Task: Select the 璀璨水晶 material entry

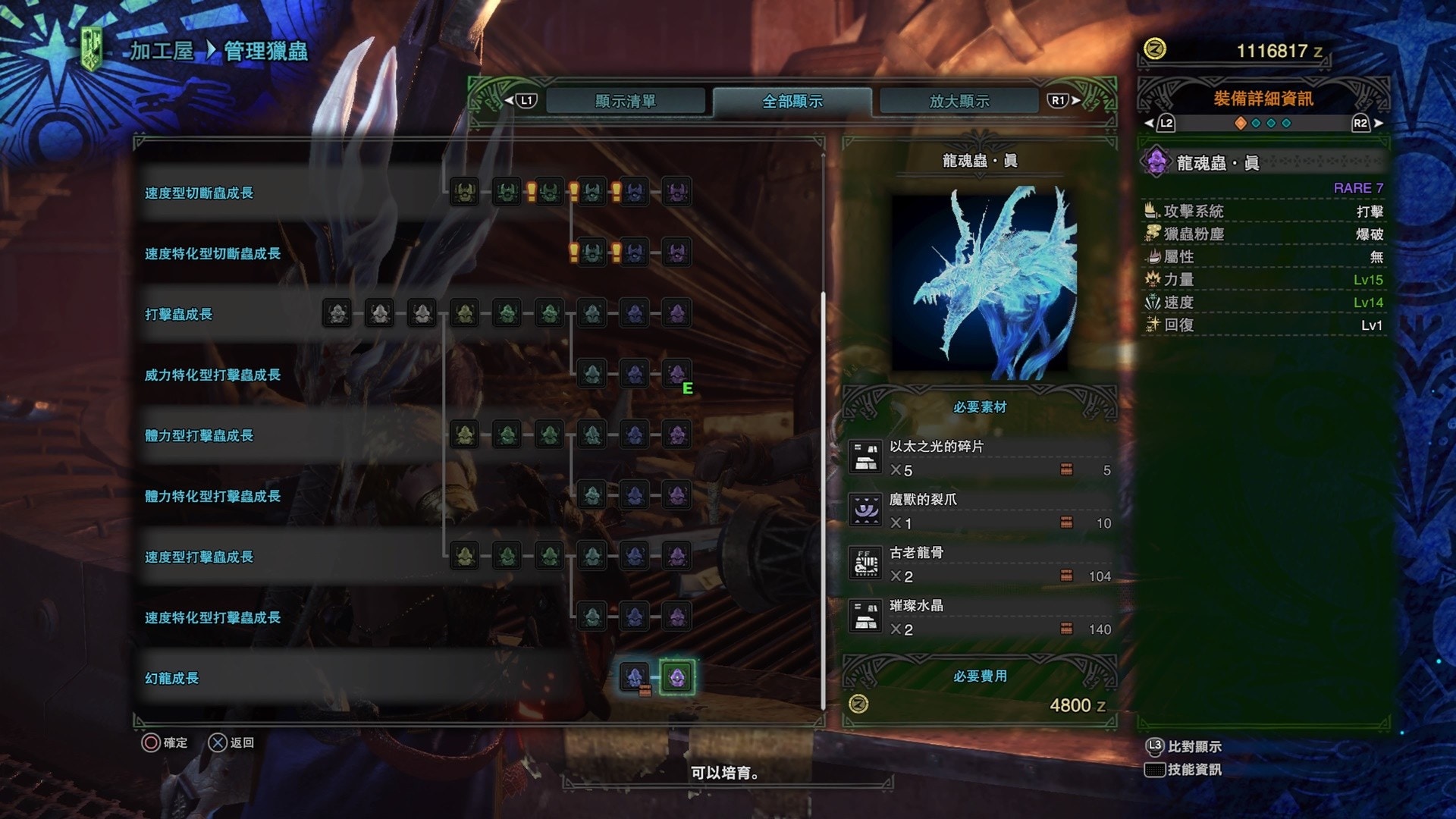Action: [980, 617]
